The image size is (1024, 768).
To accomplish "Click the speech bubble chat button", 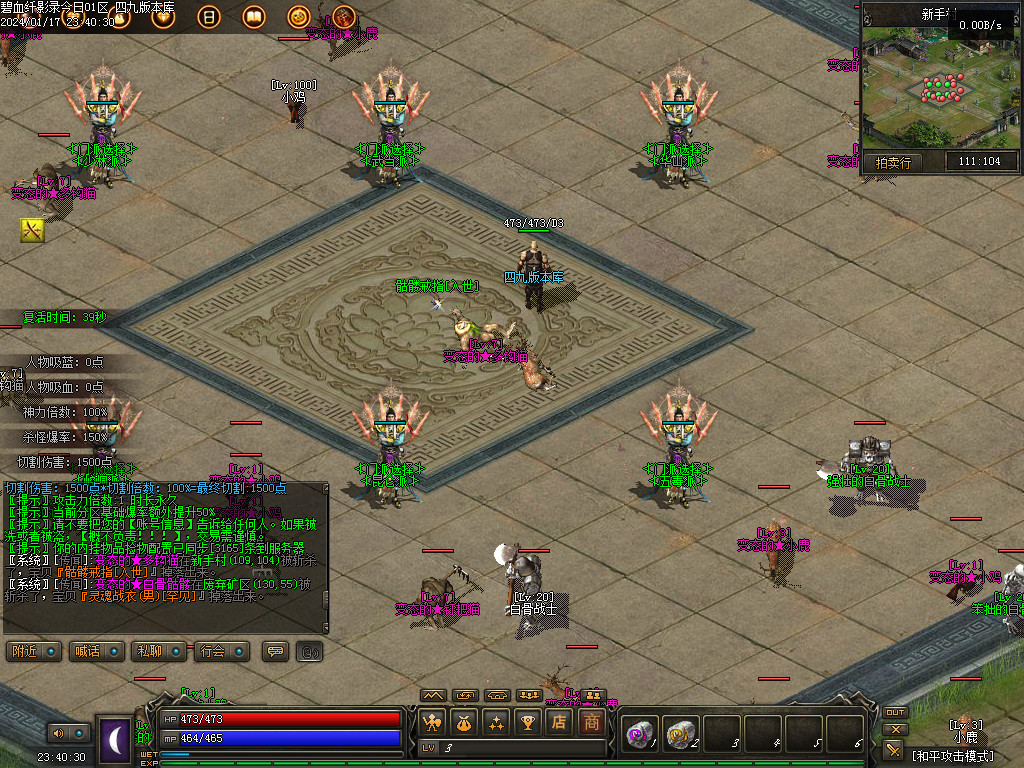I will 275,651.
